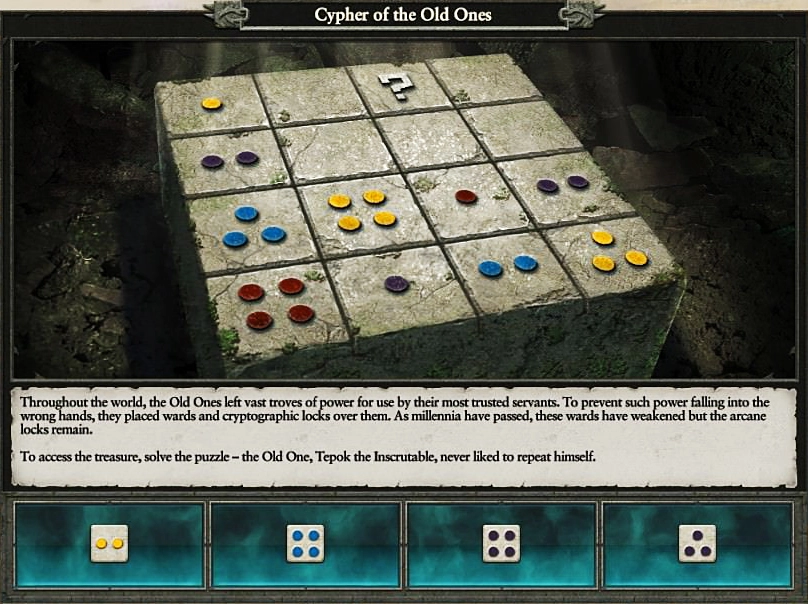Pick the four purple dots answer

(502, 543)
